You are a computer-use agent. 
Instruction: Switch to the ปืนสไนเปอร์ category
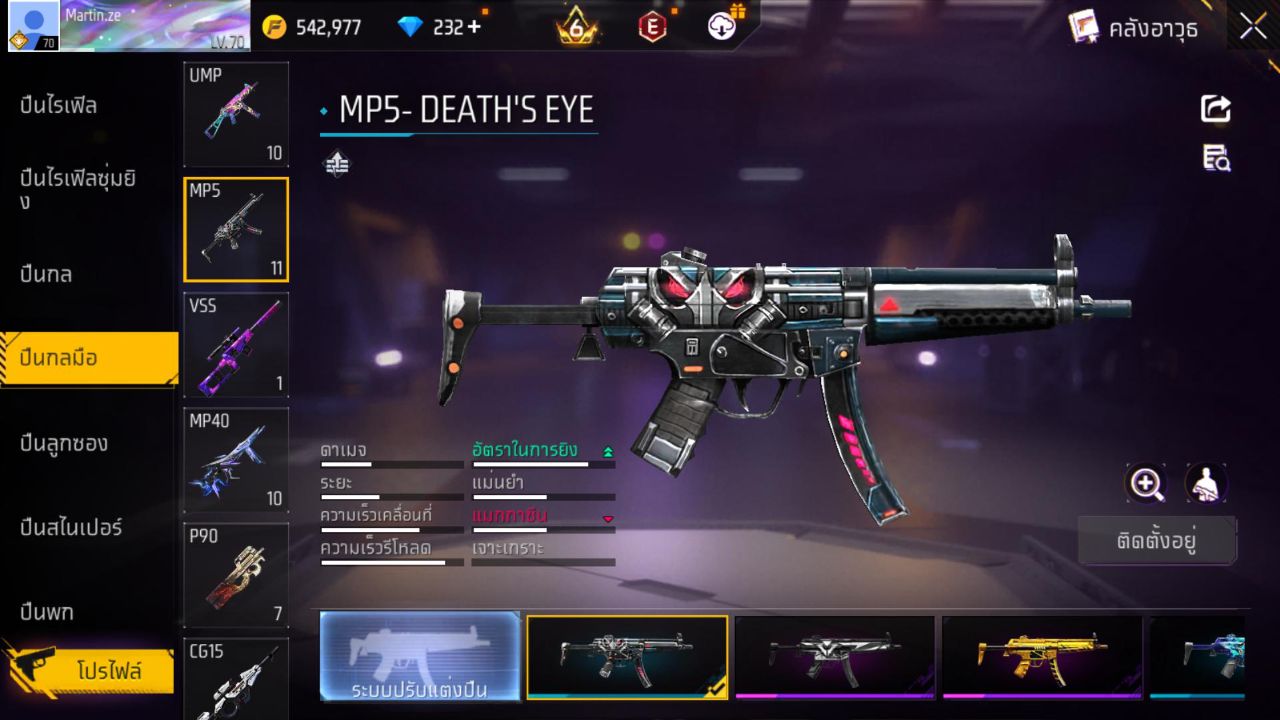tap(69, 528)
